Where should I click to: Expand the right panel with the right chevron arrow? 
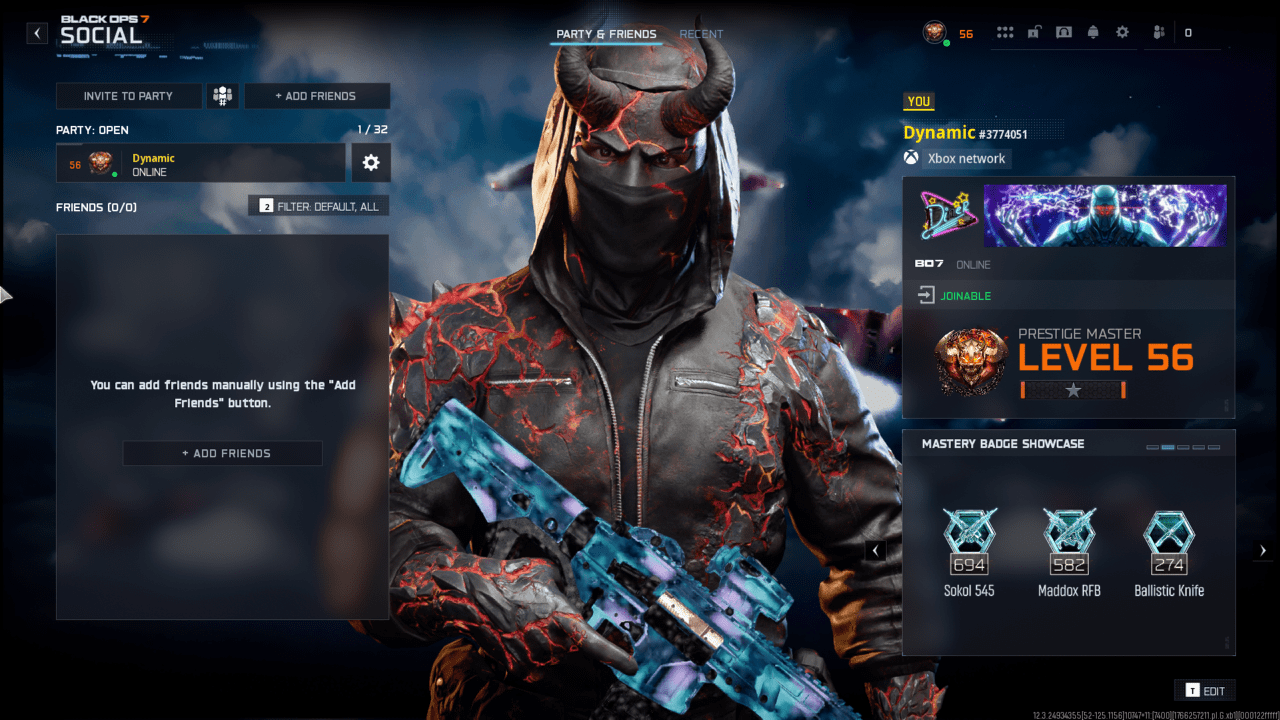pos(1262,549)
